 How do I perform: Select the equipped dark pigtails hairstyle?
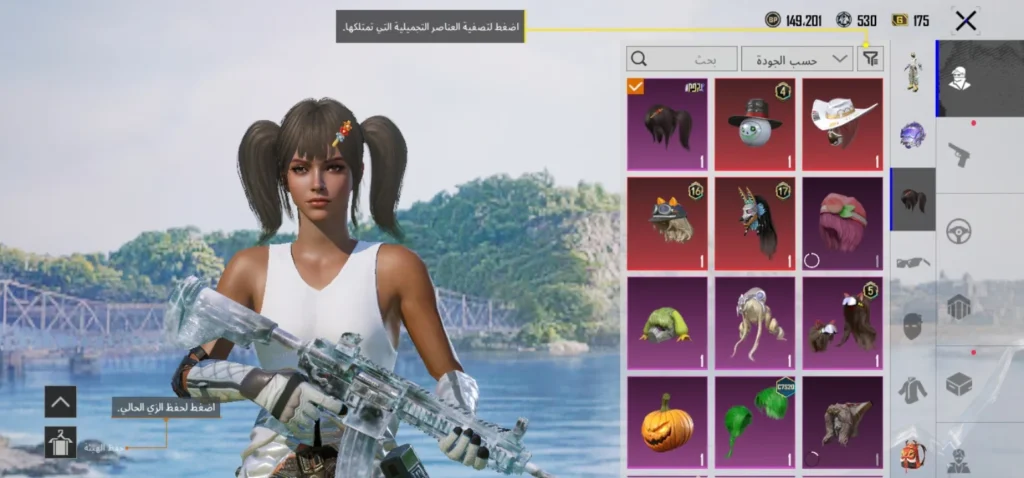667,125
